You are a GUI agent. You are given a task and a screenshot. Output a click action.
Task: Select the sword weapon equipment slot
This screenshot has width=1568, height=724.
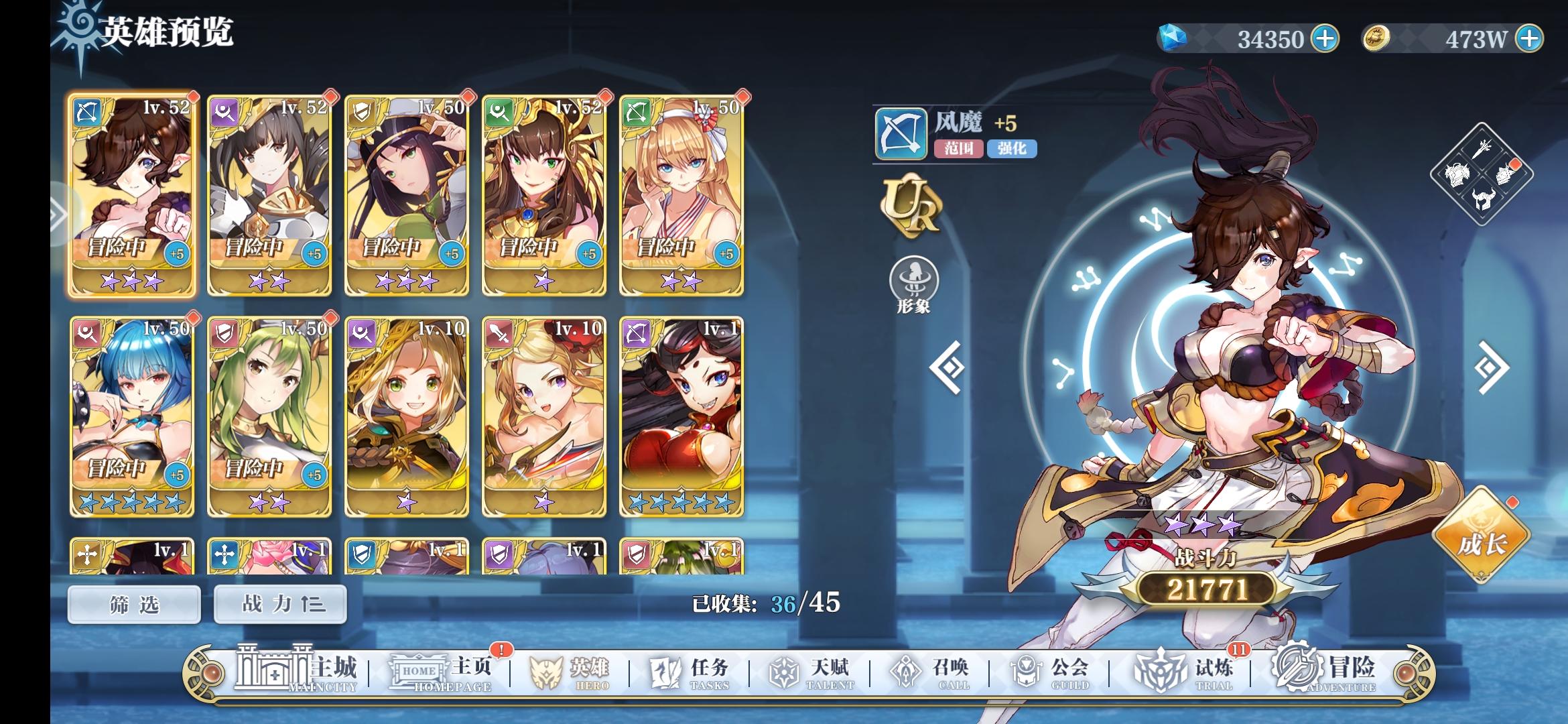[x=1481, y=149]
